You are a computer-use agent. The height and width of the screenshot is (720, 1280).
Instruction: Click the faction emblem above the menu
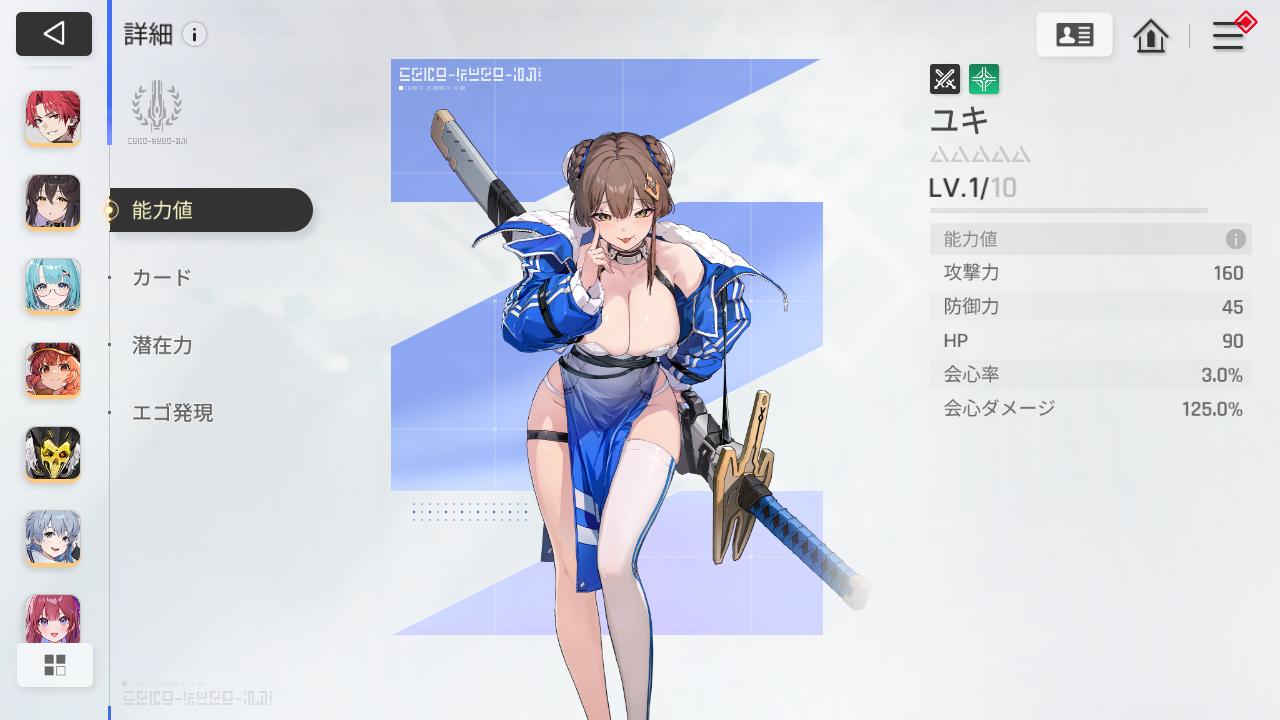(x=157, y=107)
